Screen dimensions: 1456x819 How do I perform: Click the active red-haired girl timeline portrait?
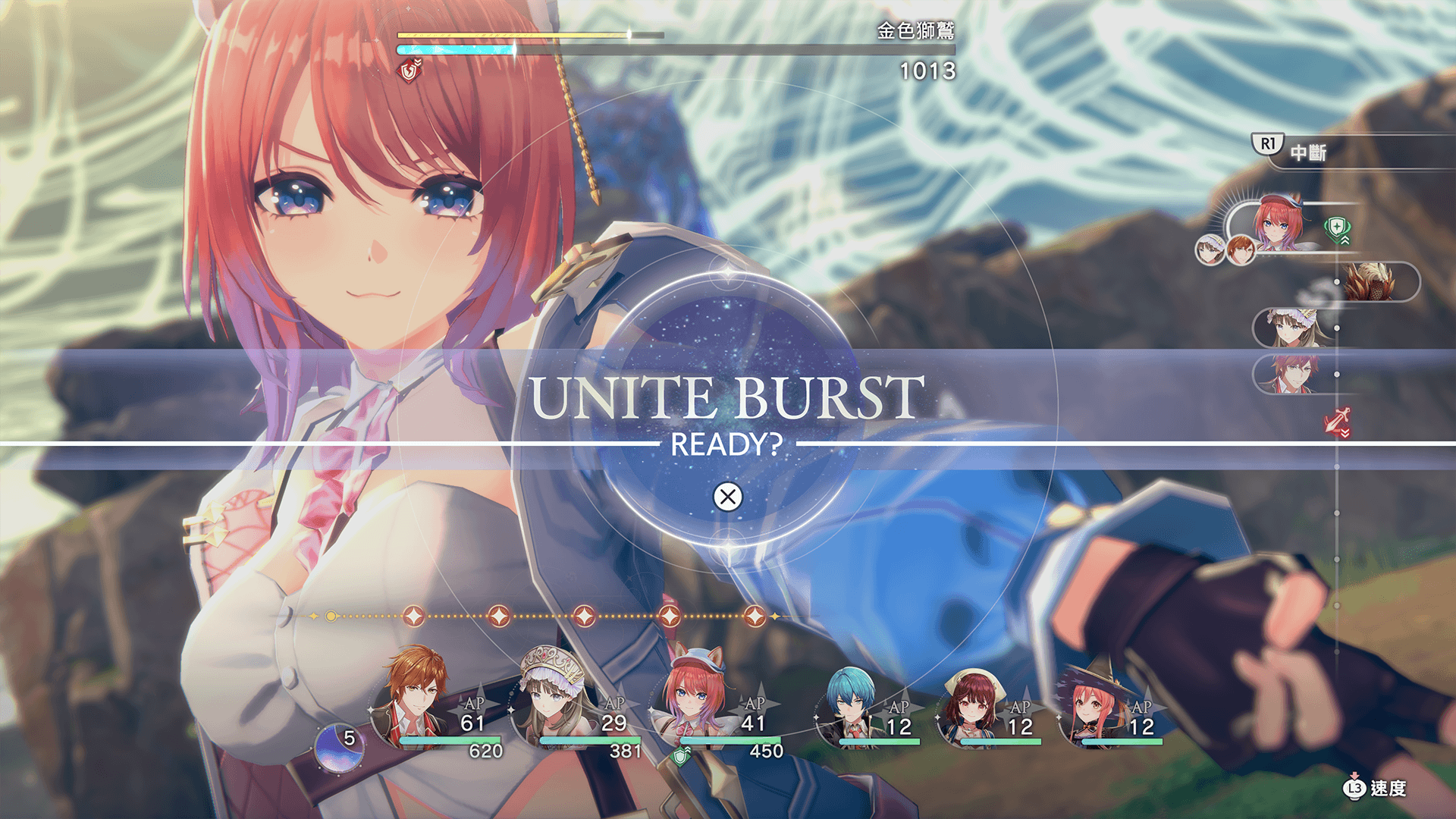point(1278,223)
